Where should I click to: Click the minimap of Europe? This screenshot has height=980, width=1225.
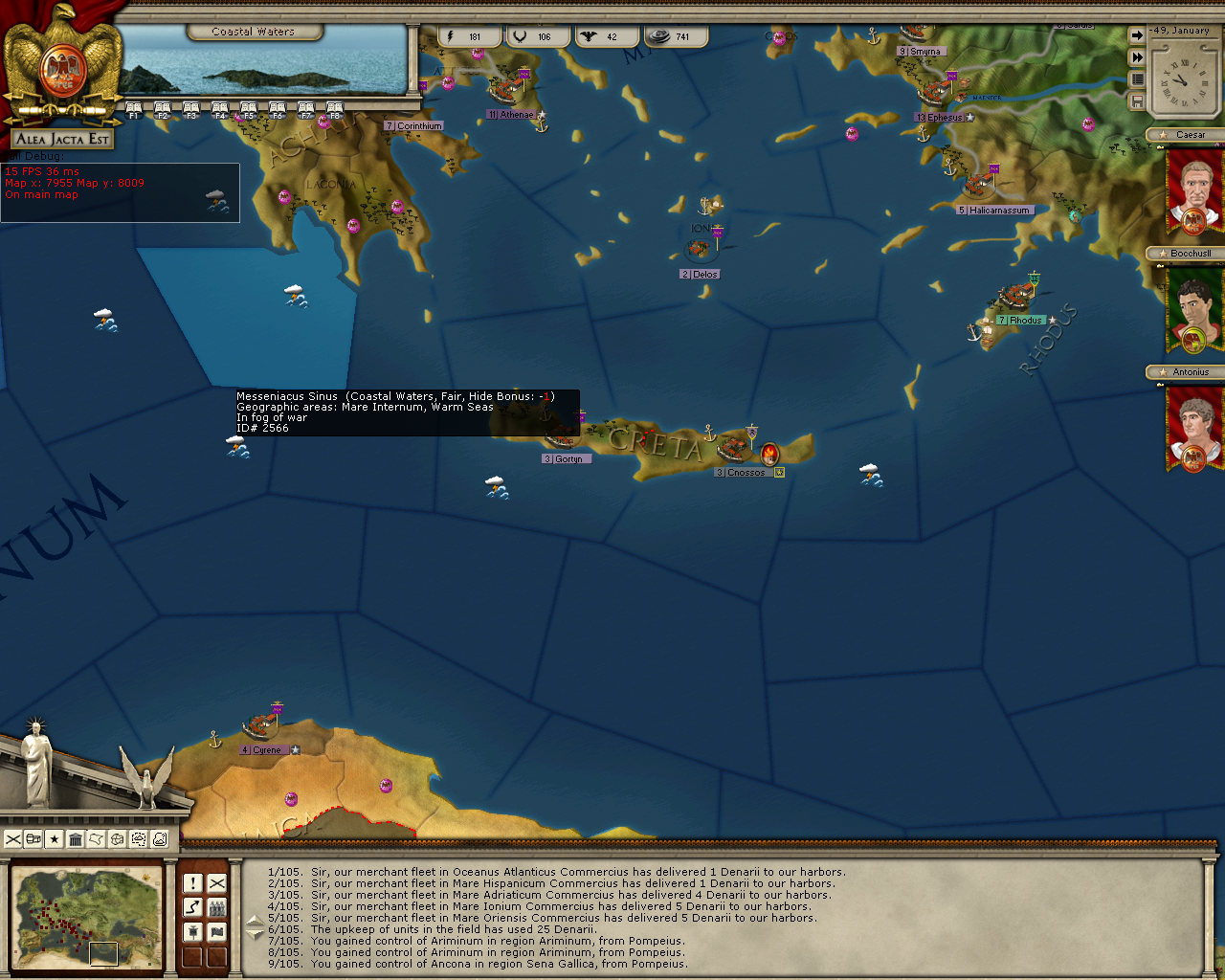pyautogui.click(x=86, y=918)
